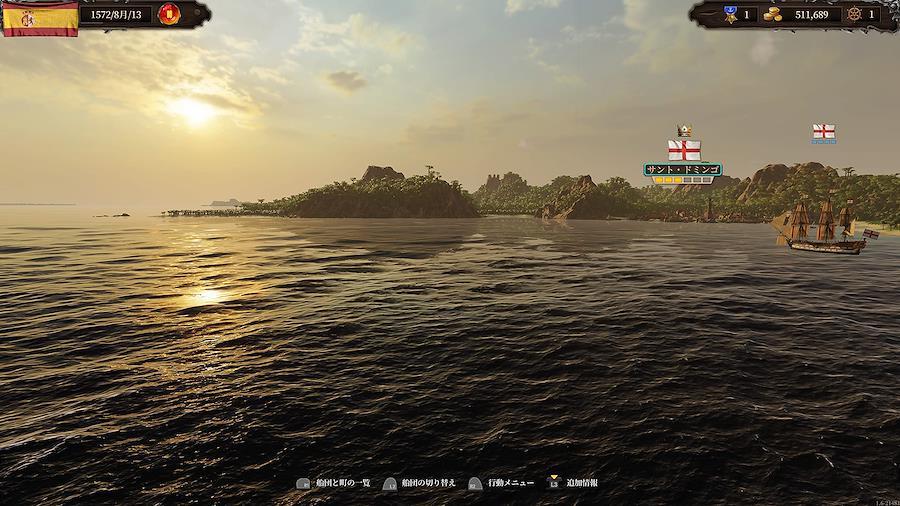Select the サント・ドミンゴ town label
Viewport: 900px width, 506px height.
[x=683, y=169]
